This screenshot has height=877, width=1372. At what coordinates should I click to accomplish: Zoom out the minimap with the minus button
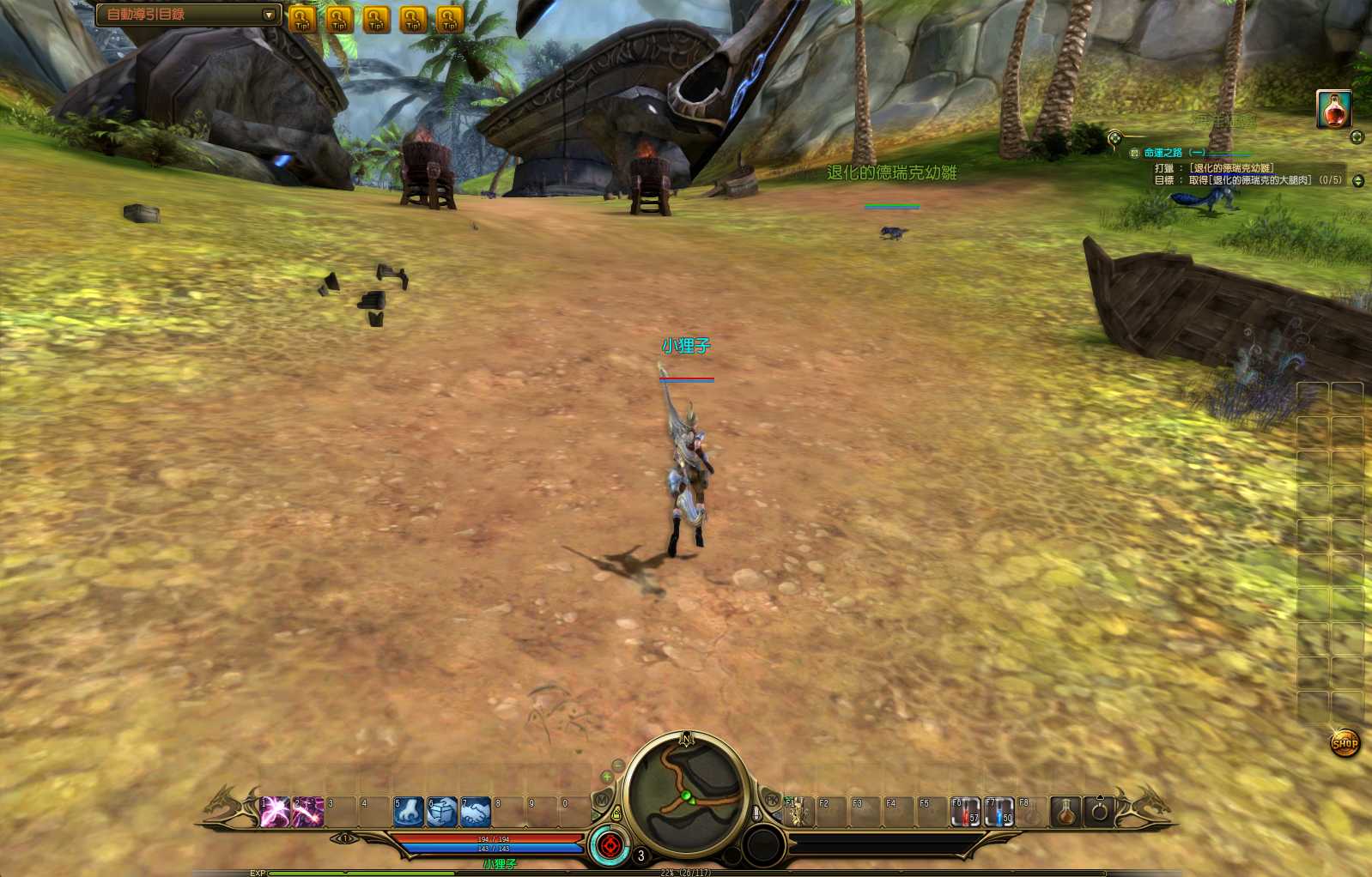tap(618, 764)
